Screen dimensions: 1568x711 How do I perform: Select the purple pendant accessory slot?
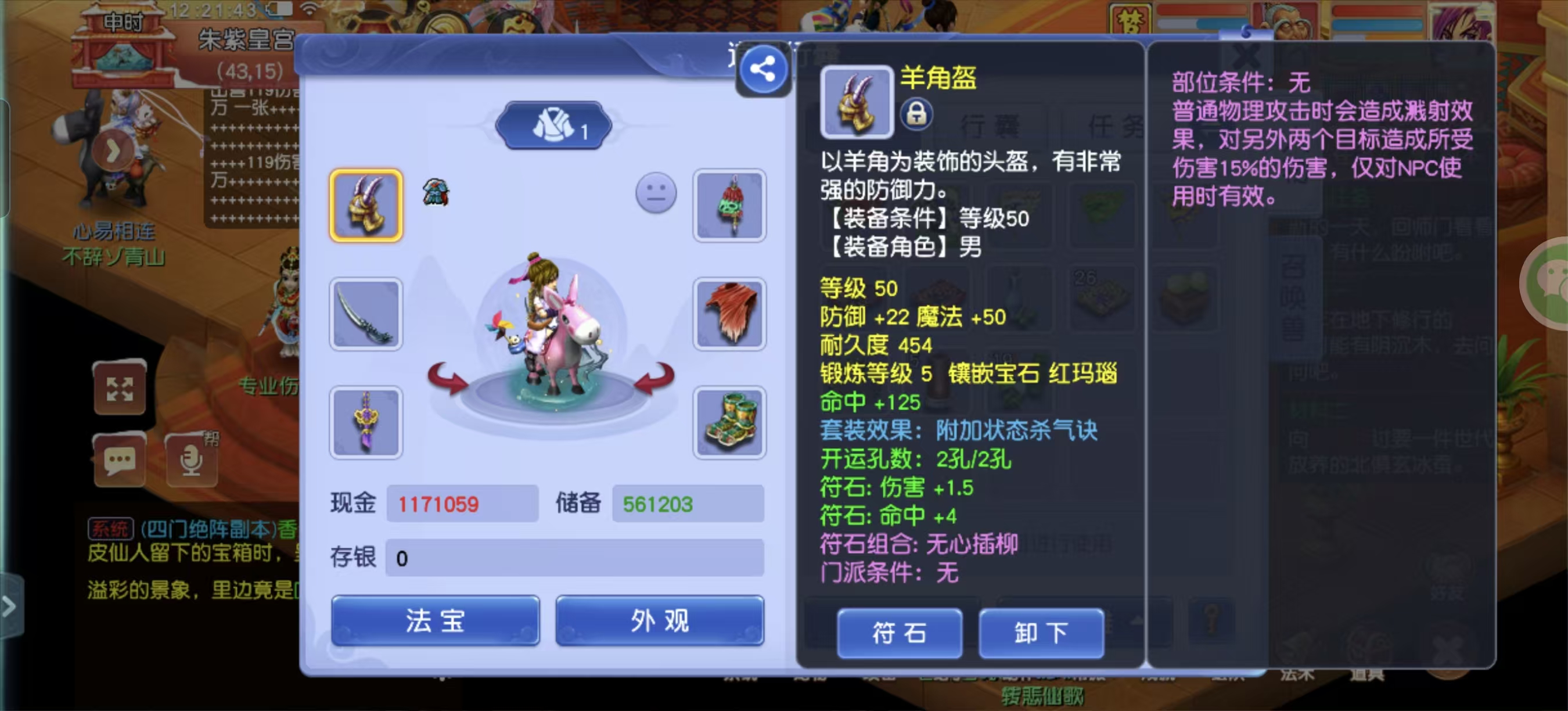pyautogui.click(x=366, y=422)
